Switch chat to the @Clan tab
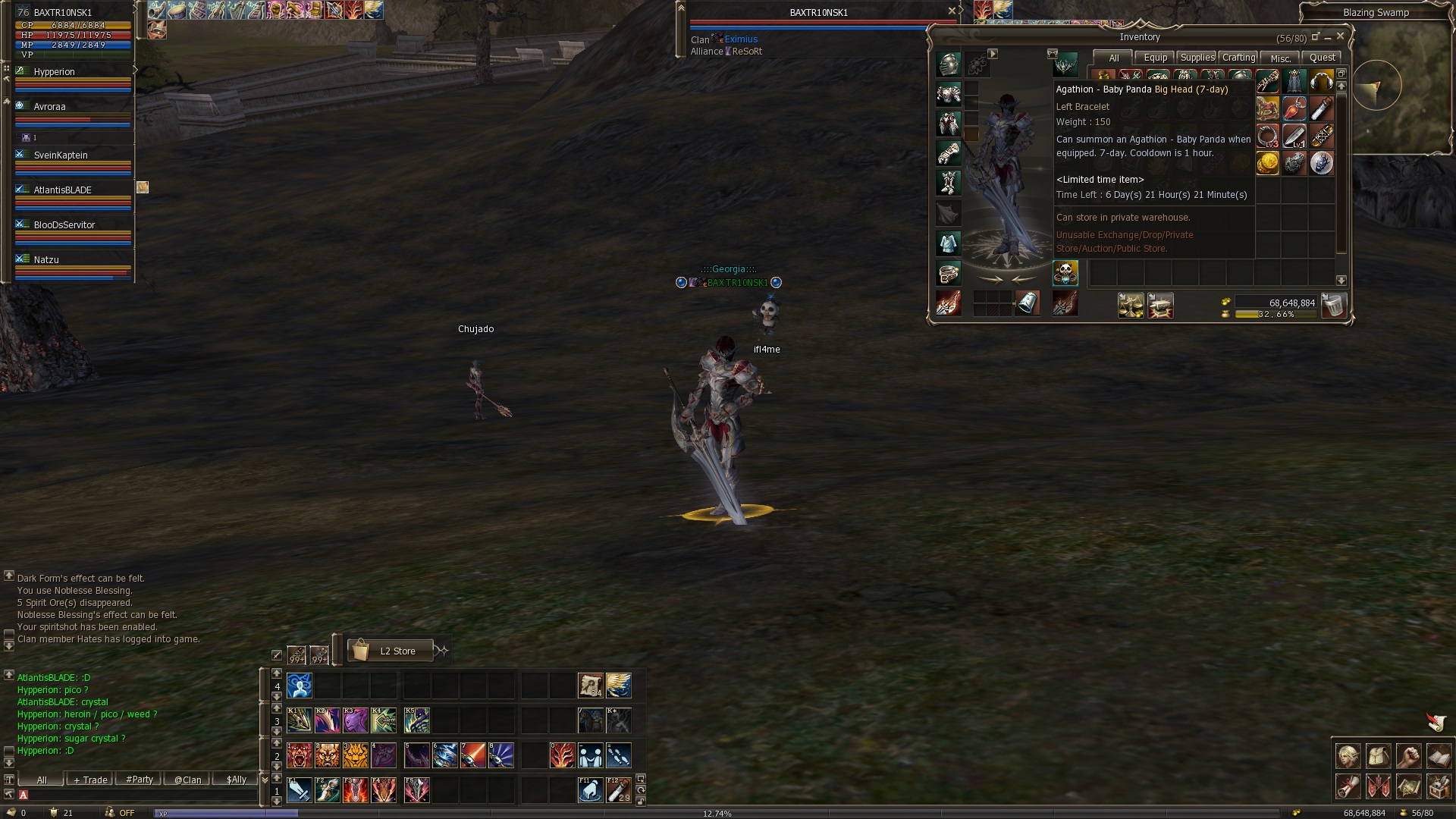Screen dimensions: 1456x819 pos(187,780)
